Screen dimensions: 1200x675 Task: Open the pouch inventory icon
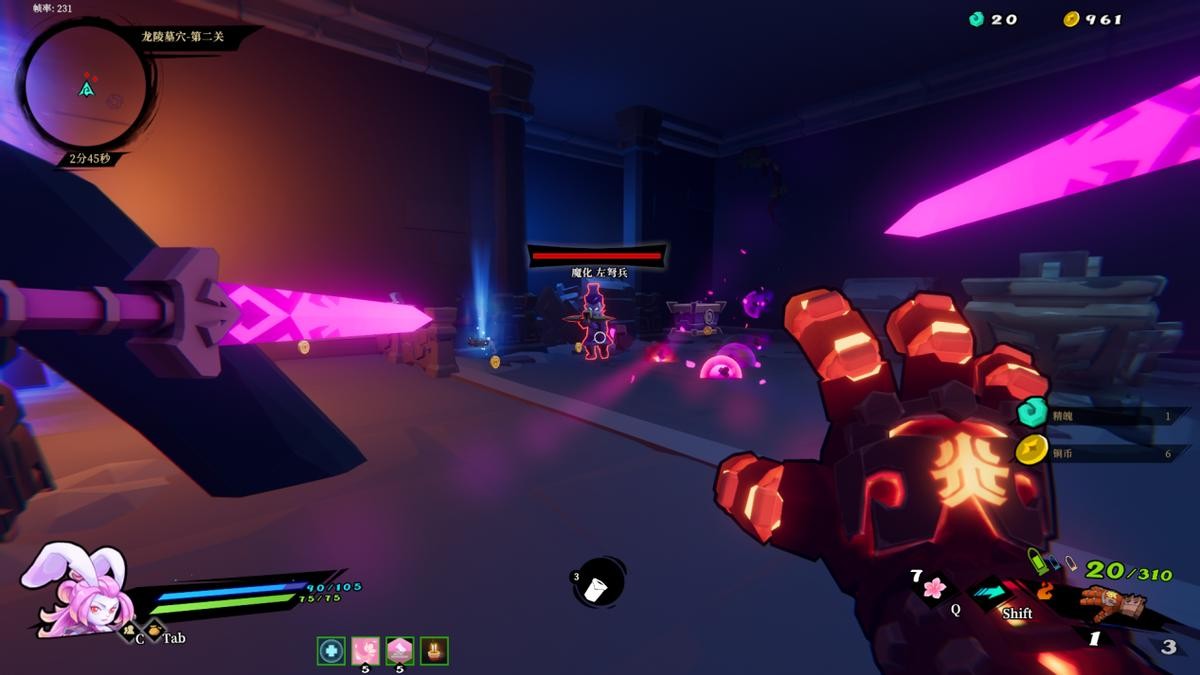[x=155, y=630]
